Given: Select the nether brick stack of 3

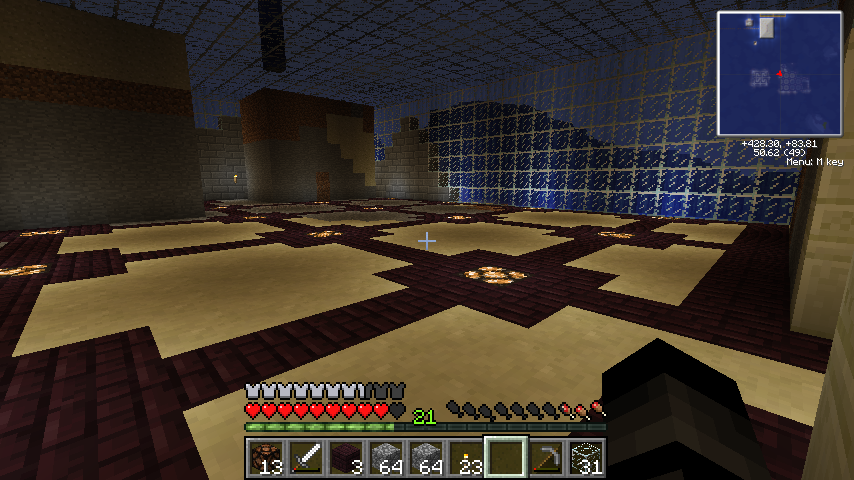Looking at the screenshot, I should 345,458.
